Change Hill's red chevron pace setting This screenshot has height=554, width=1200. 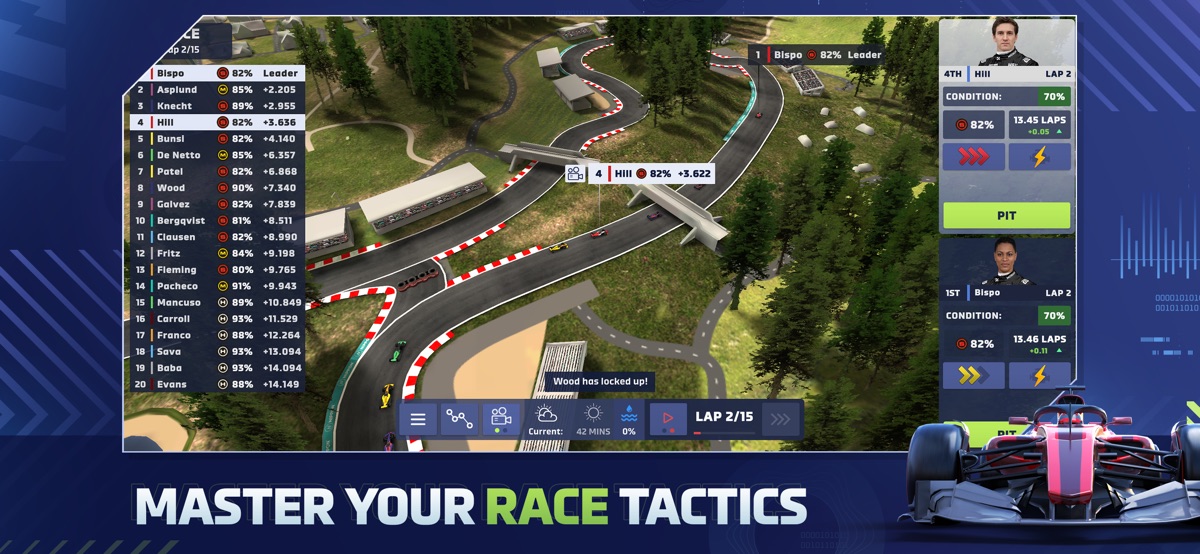pyautogui.click(x=974, y=157)
